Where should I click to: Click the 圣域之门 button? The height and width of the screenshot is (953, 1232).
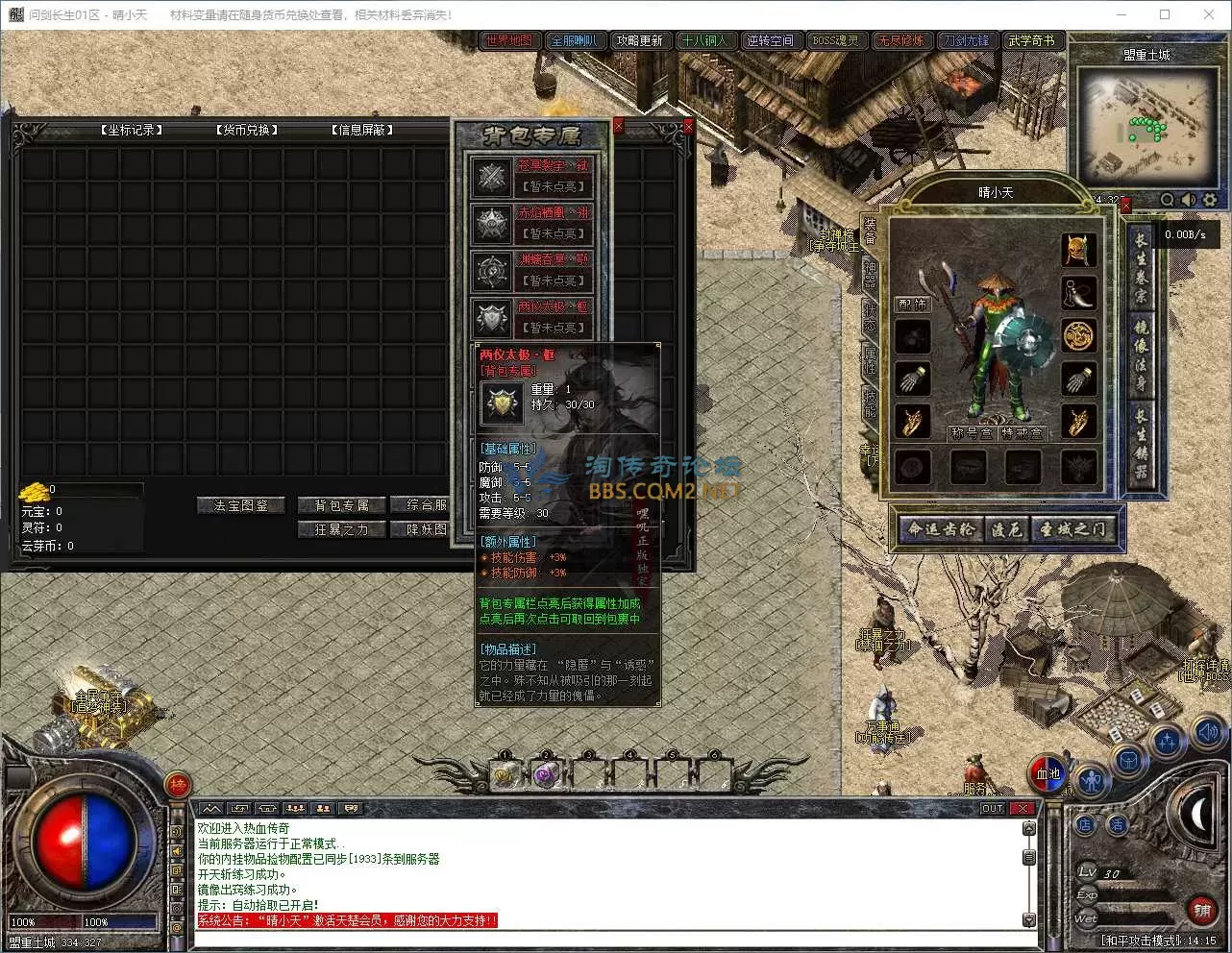(1072, 529)
